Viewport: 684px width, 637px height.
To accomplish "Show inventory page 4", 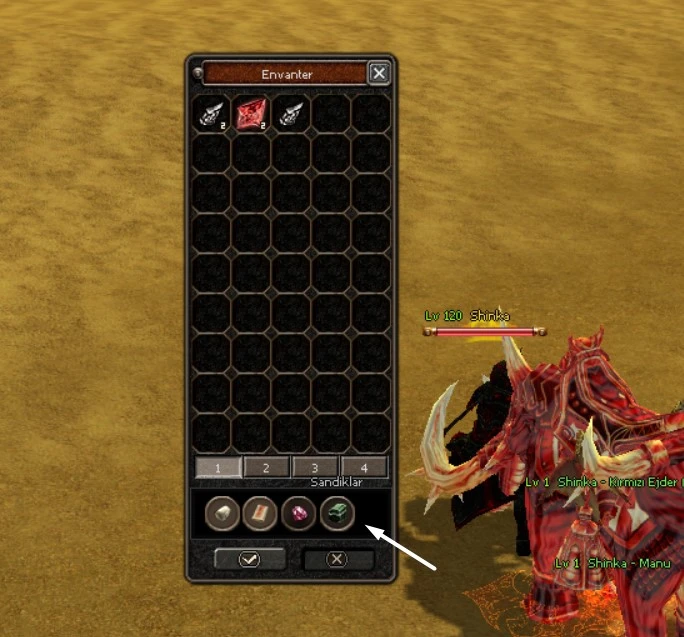I will (363, 467).
